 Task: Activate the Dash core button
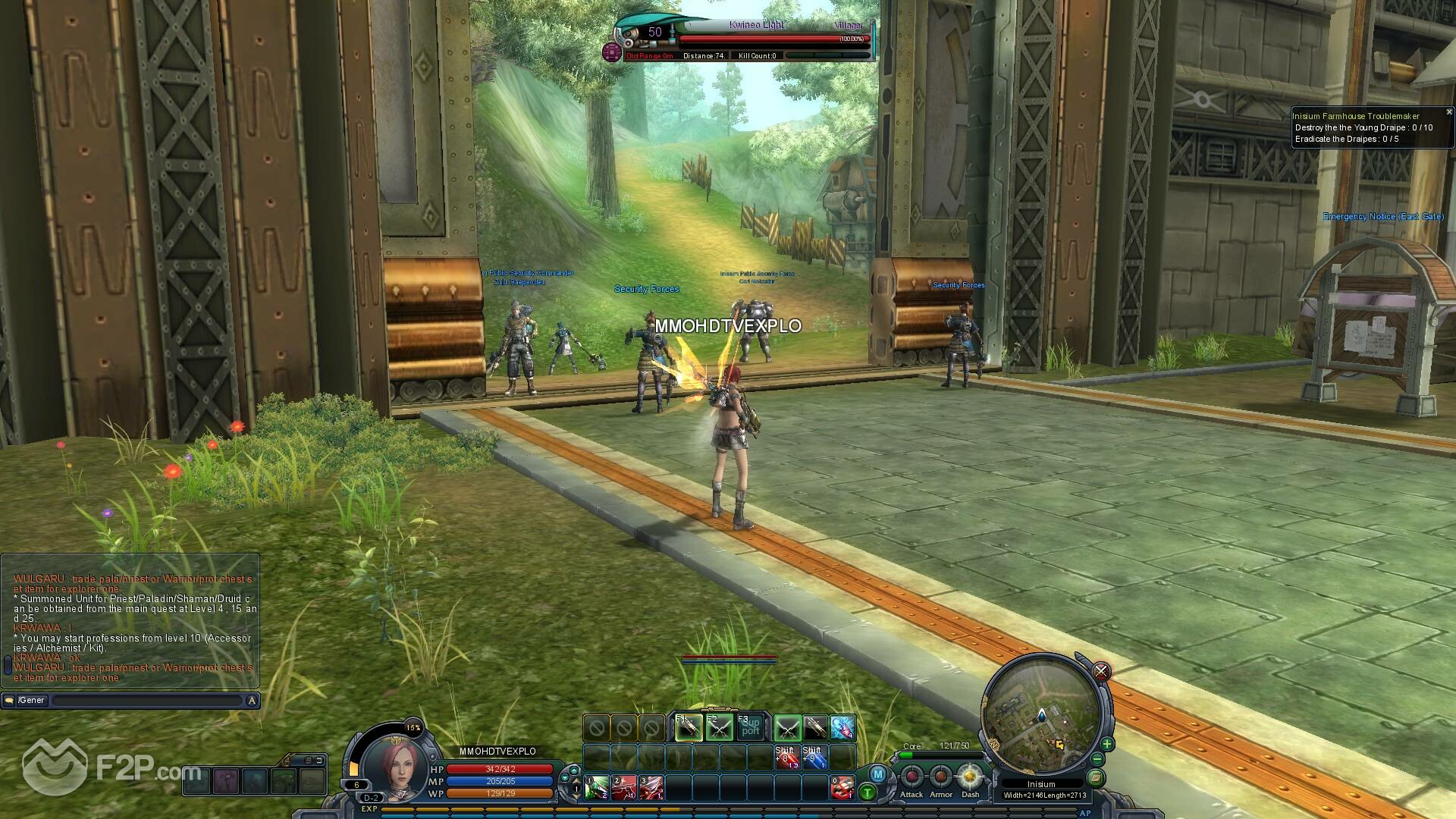pos(970,777)
